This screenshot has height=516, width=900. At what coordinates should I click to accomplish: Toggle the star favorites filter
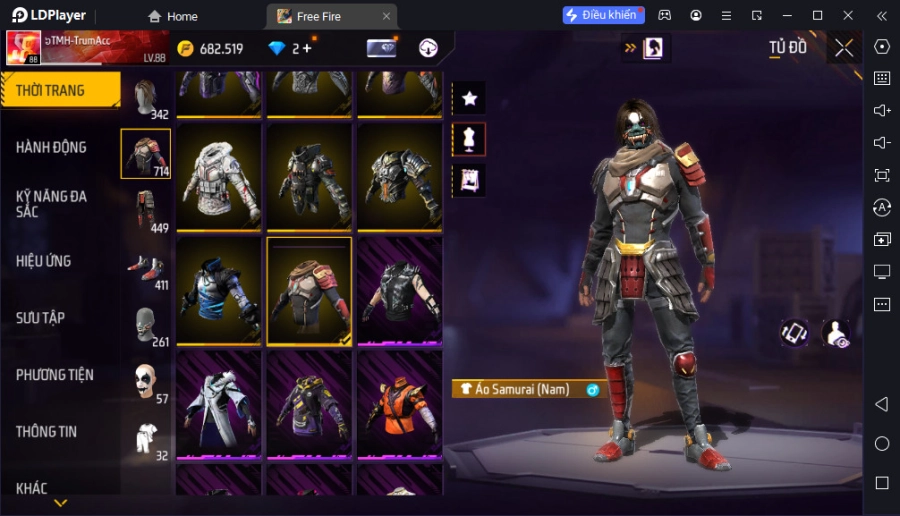coord(469,98)
